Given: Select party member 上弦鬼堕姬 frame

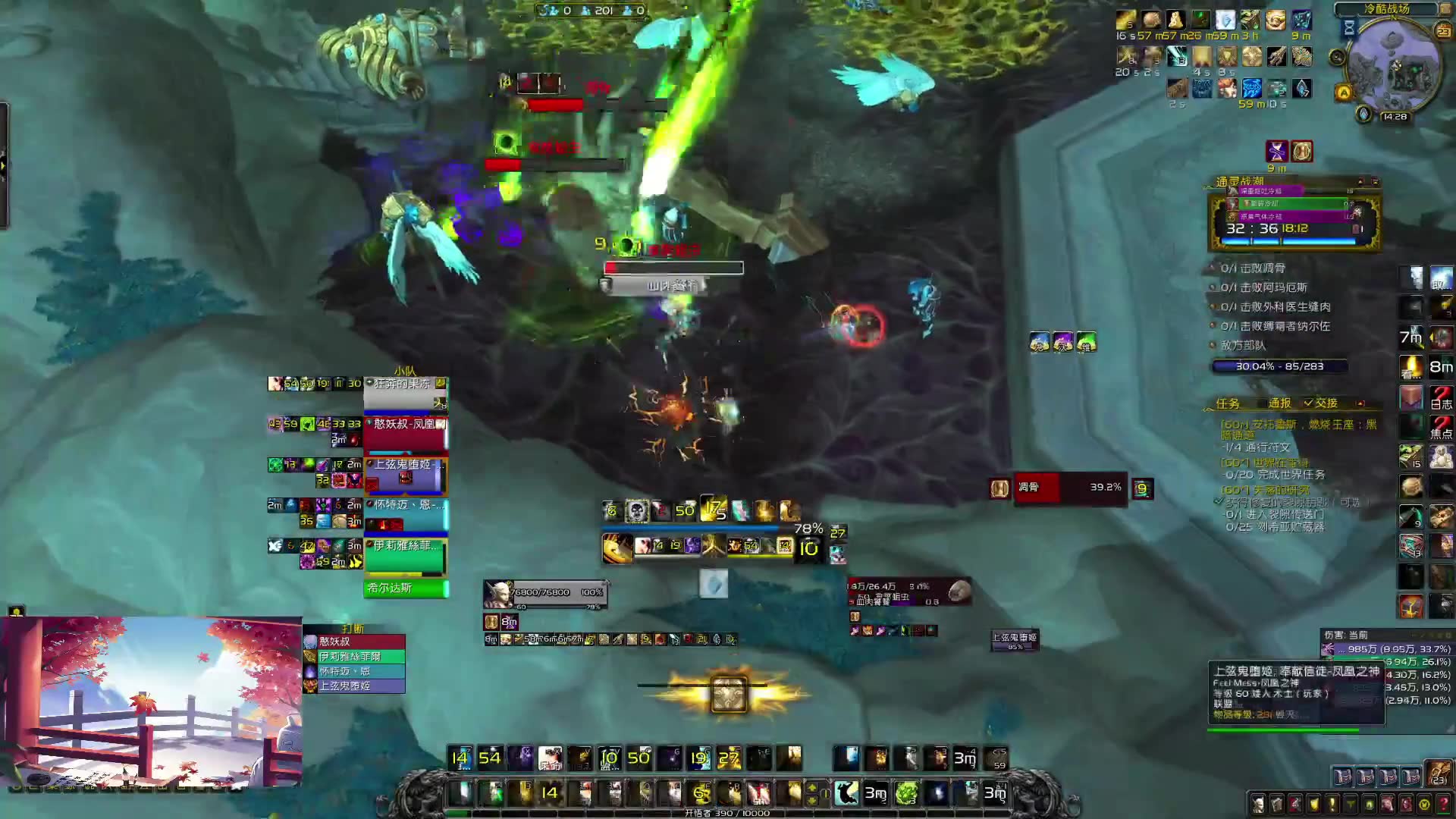Looking at the screenshot, I should (406, 475).
